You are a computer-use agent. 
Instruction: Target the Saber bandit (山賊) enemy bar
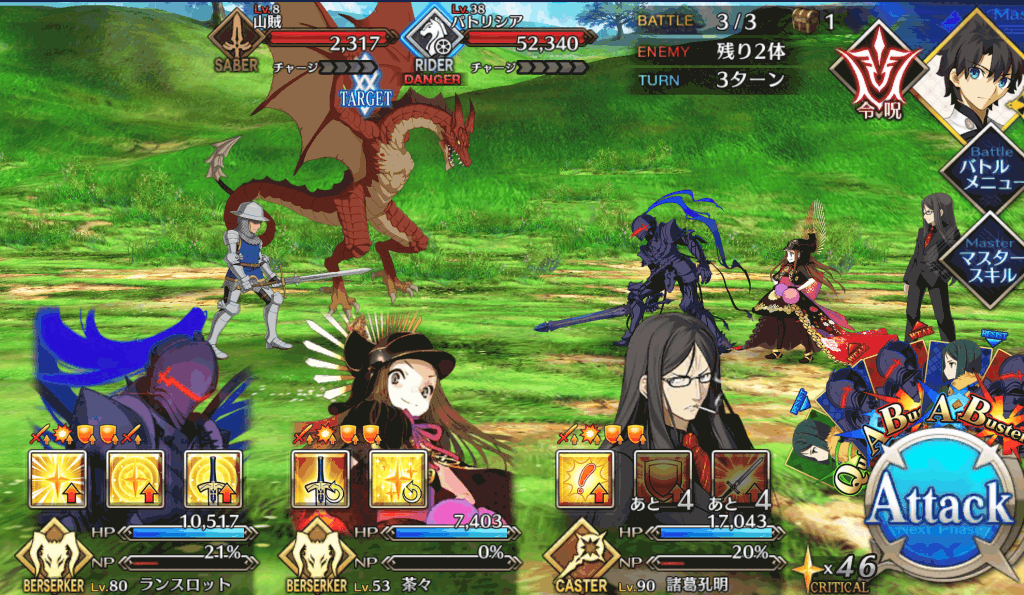point(300,42)
